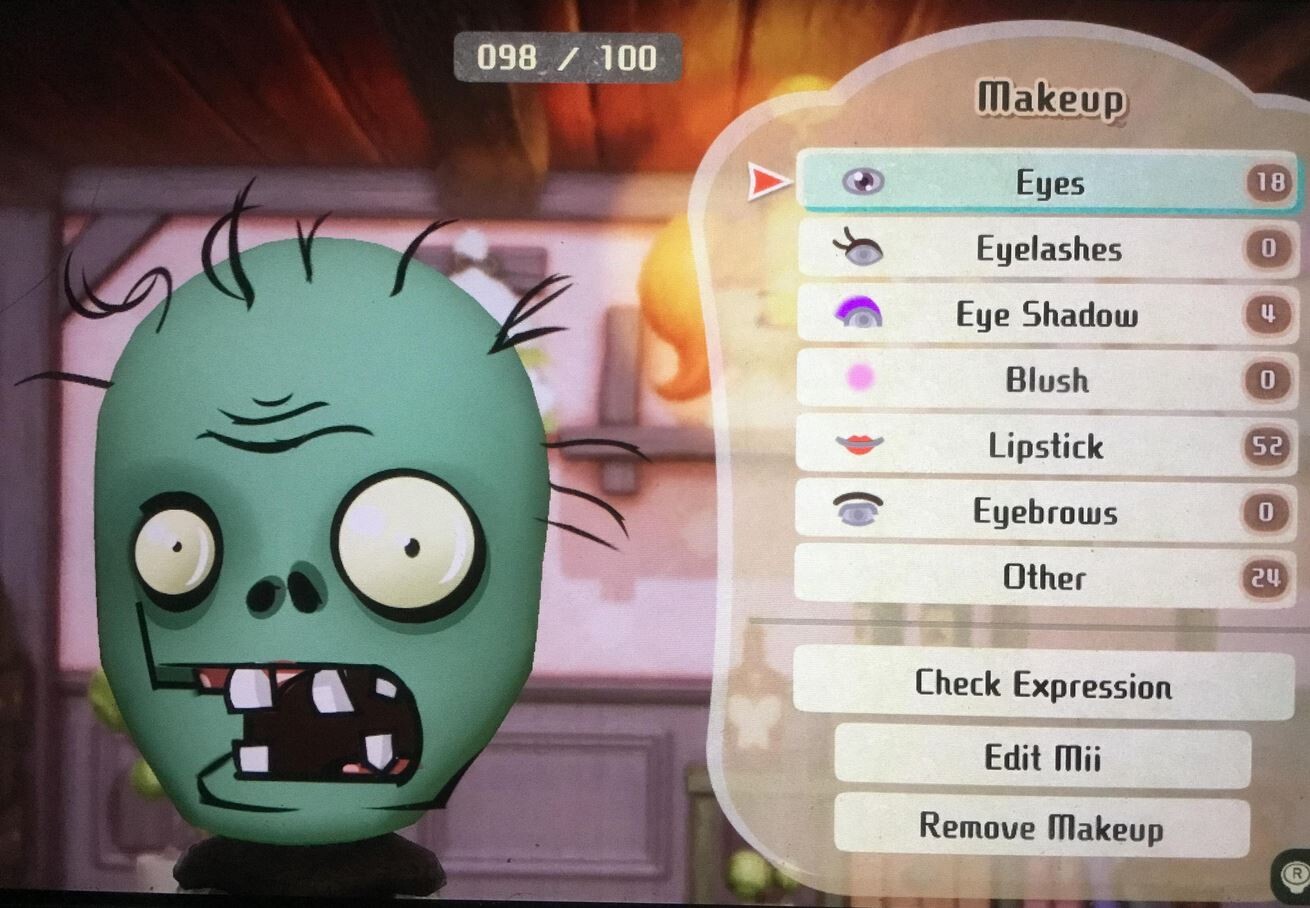Click the Eyelashes icon
Image resolution: width=1310 pixels, height=908 pixels.
(x=862, y=249)
